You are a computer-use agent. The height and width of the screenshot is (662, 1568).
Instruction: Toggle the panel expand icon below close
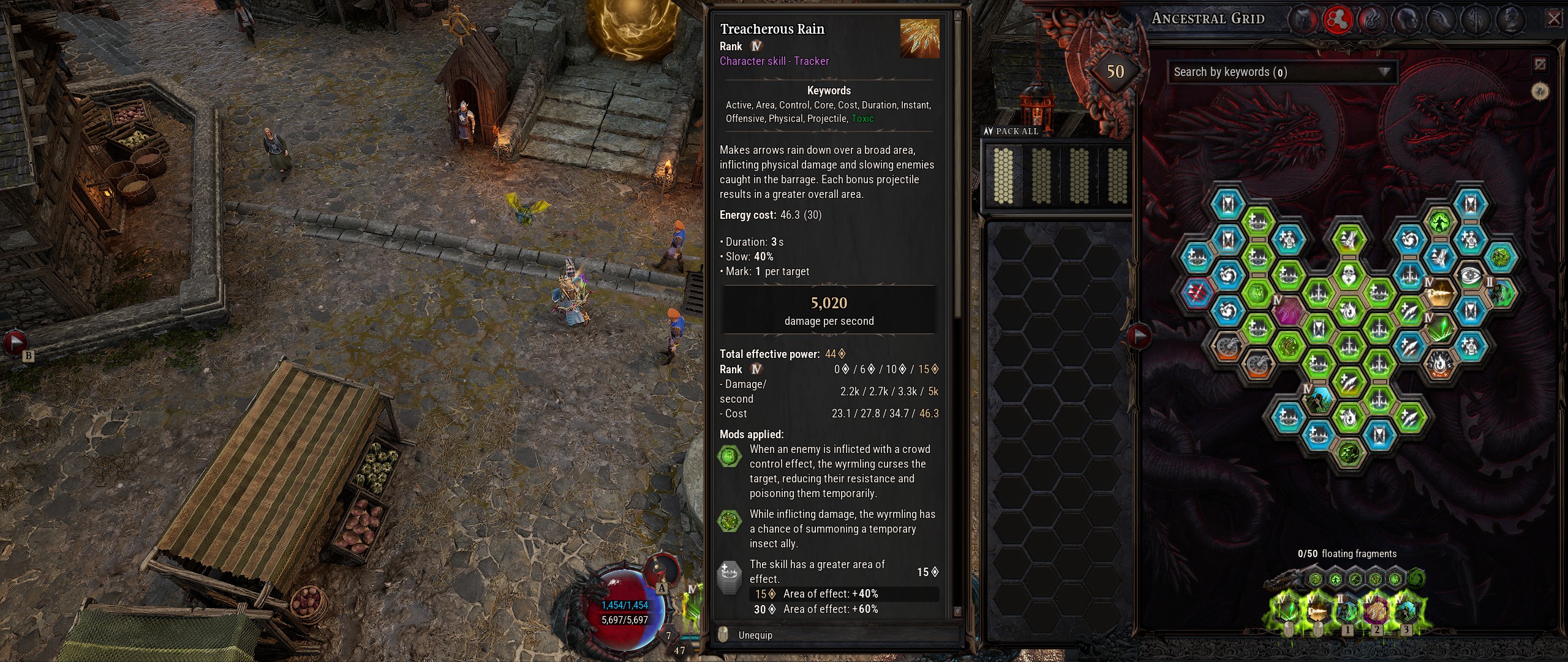point(1540,64)
